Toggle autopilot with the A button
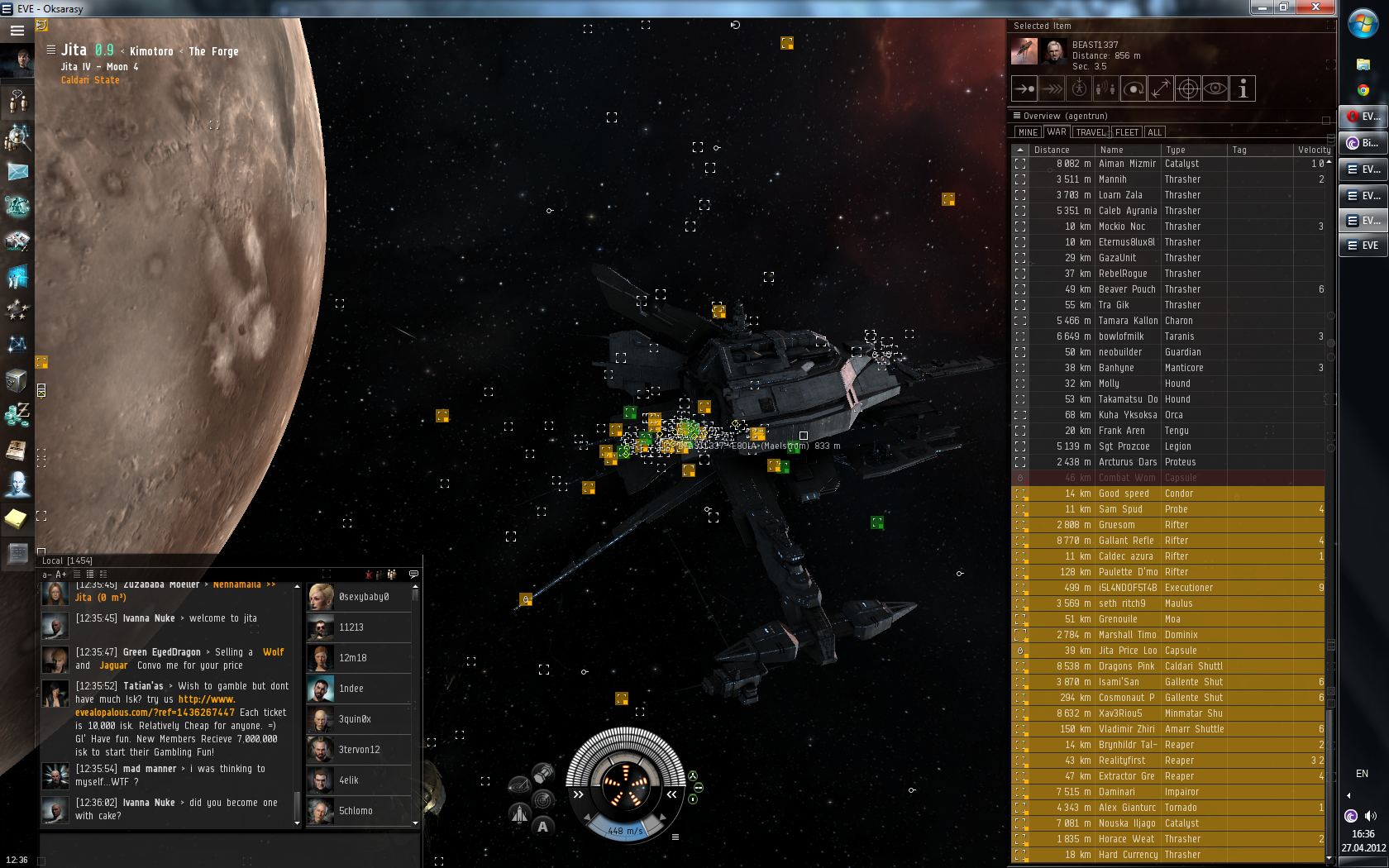Screen dimensions: 1389x868 coord(542,826)
